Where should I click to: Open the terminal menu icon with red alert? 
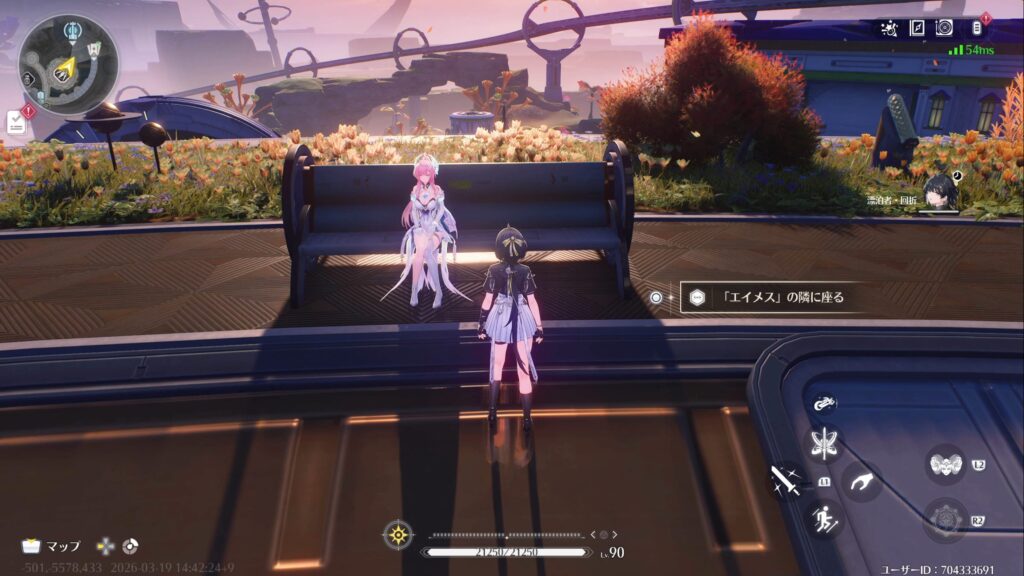pyautogui.click(x=977, y=28)
